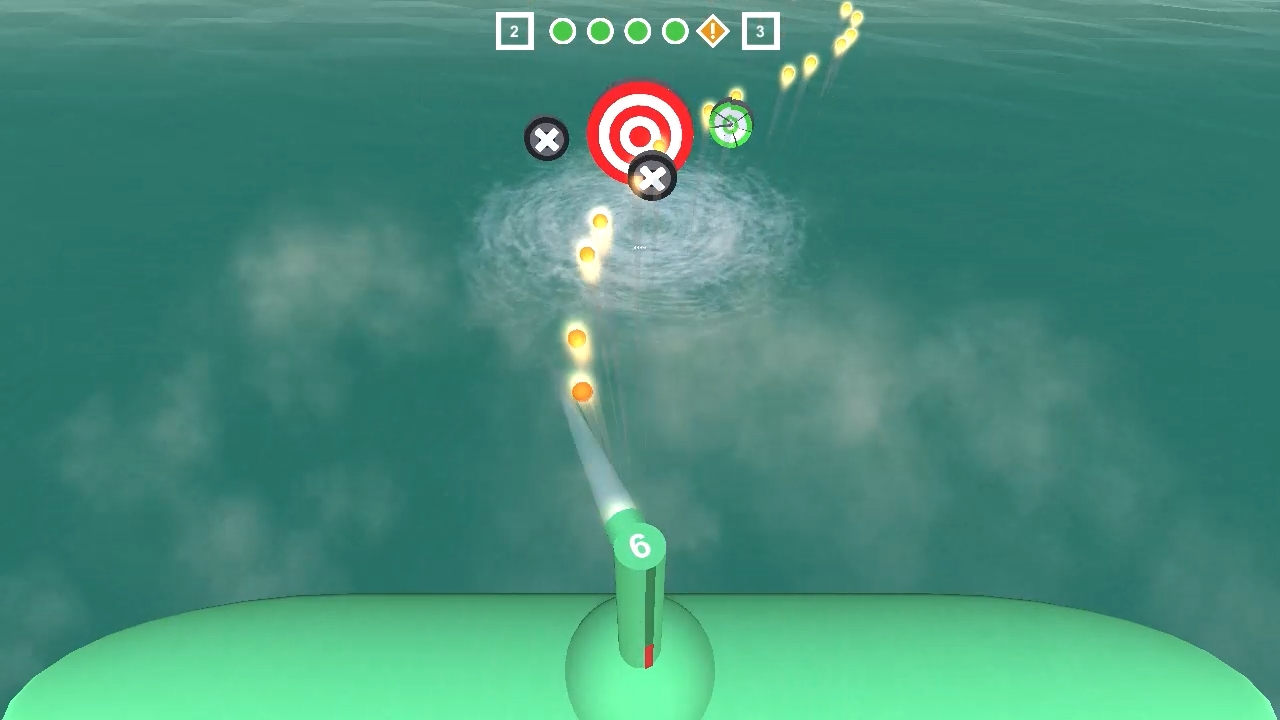Click the orange exclamation warning diamond

click(x=713, y=31)
